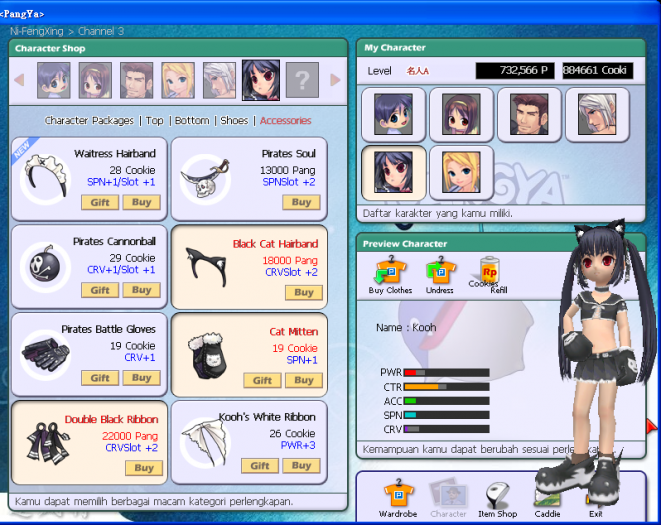Gift the Pirates Cannonball item

(100, 290)
